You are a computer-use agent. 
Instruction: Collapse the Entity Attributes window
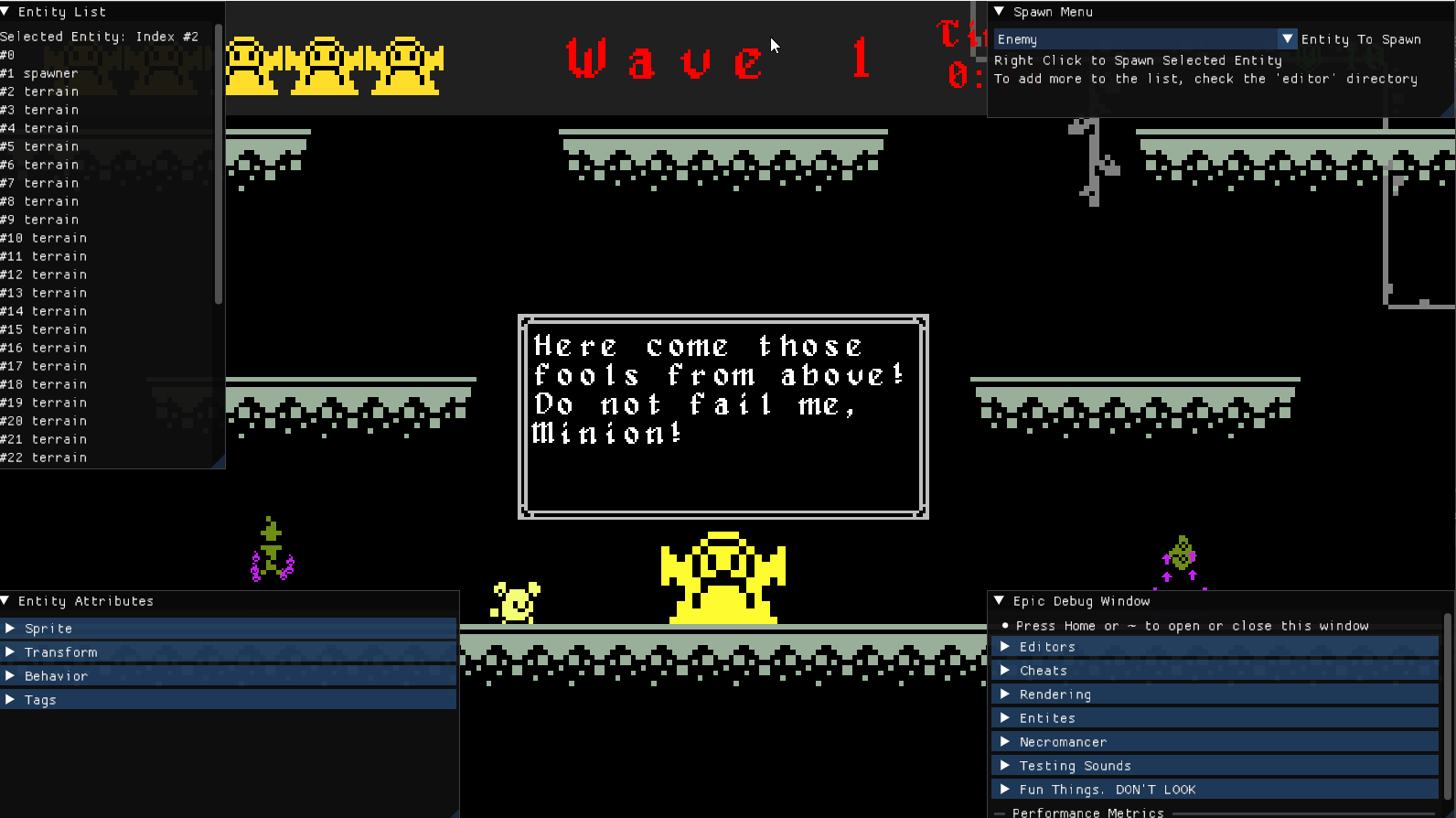[6, 601]
